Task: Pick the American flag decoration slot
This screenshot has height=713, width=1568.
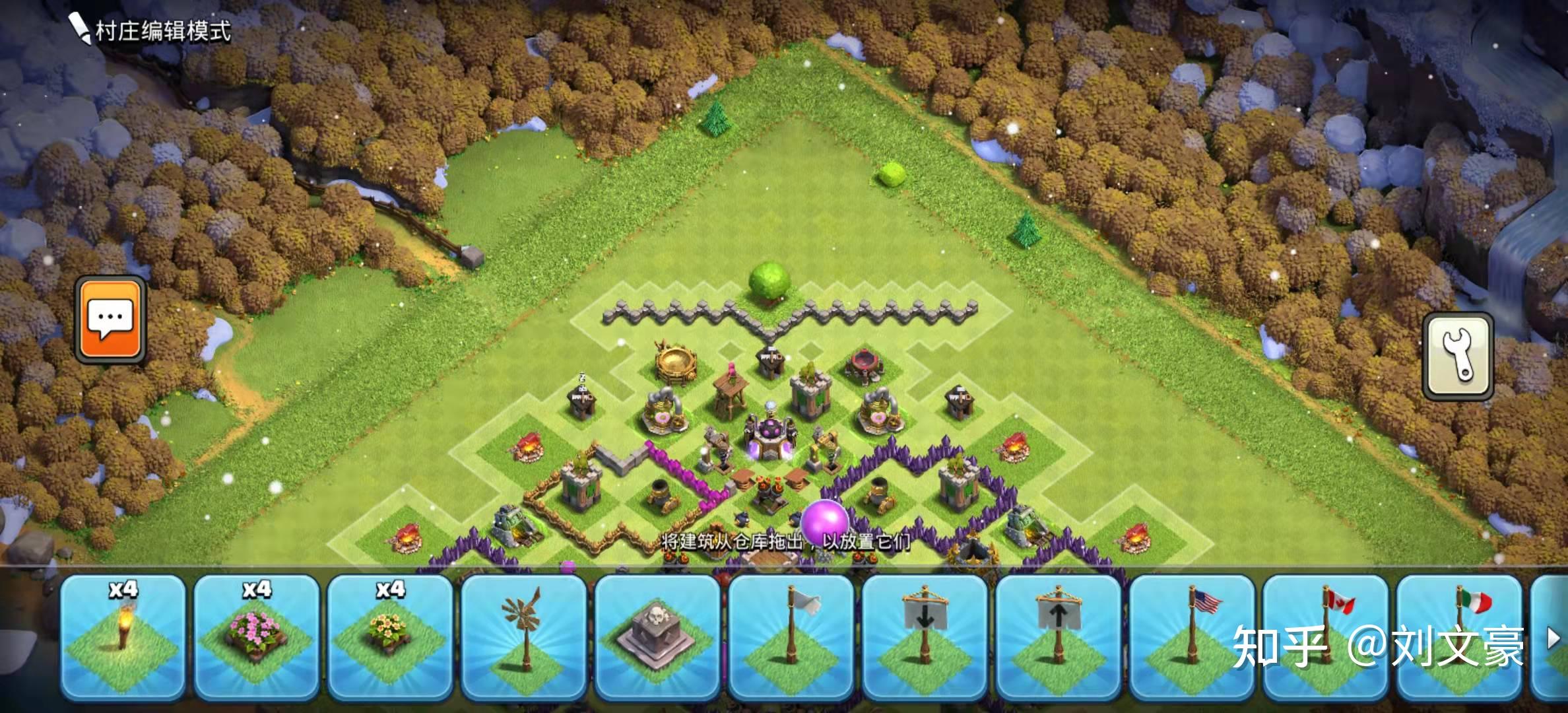Action: (x=1192, y=636)
